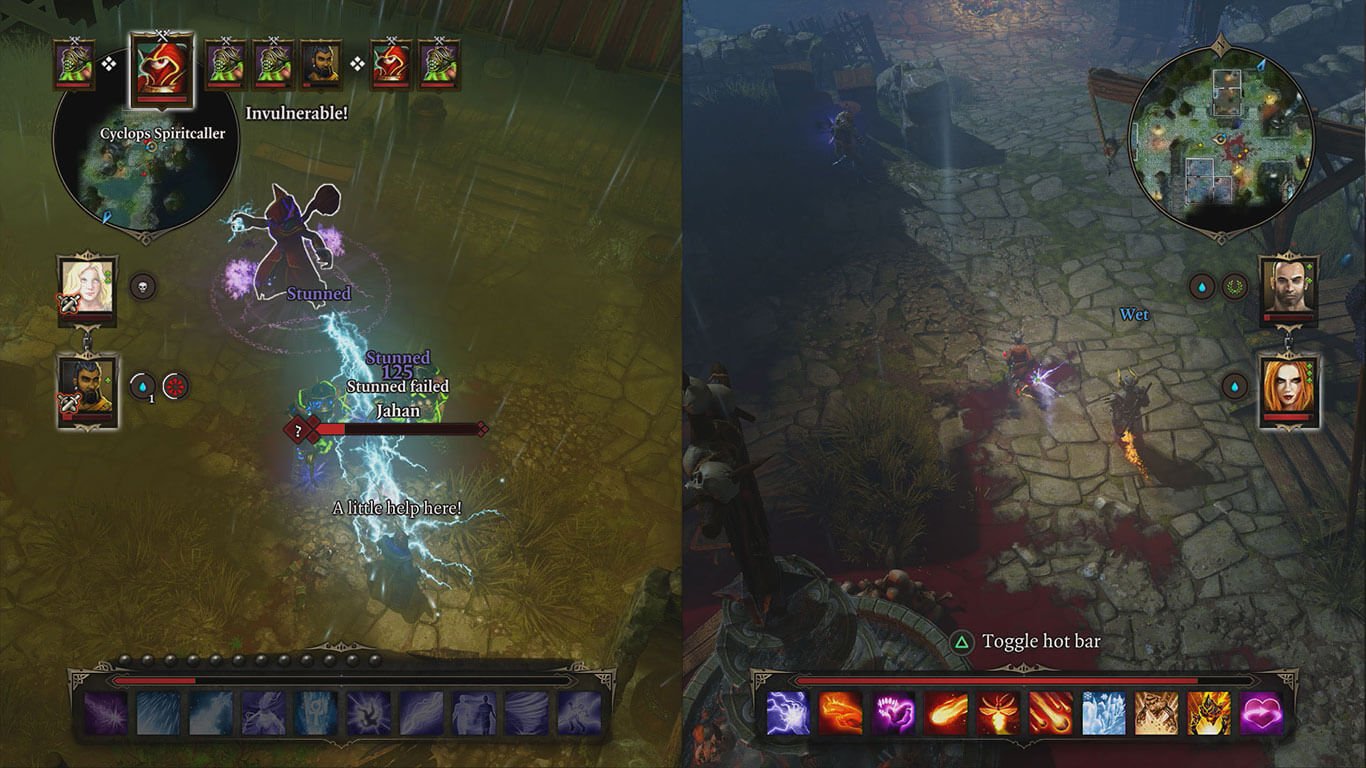Select the lightning bolt skill on right hotbar
Image resolution: width=1366 pixels, height=768 pixels.
pos(790,712)
